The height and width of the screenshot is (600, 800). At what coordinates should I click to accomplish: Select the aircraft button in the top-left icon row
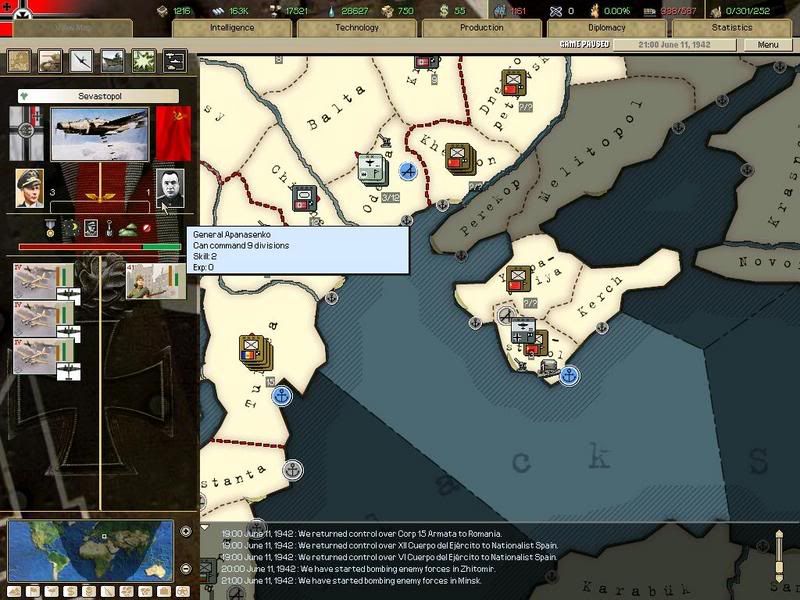(x=81, y=61)
